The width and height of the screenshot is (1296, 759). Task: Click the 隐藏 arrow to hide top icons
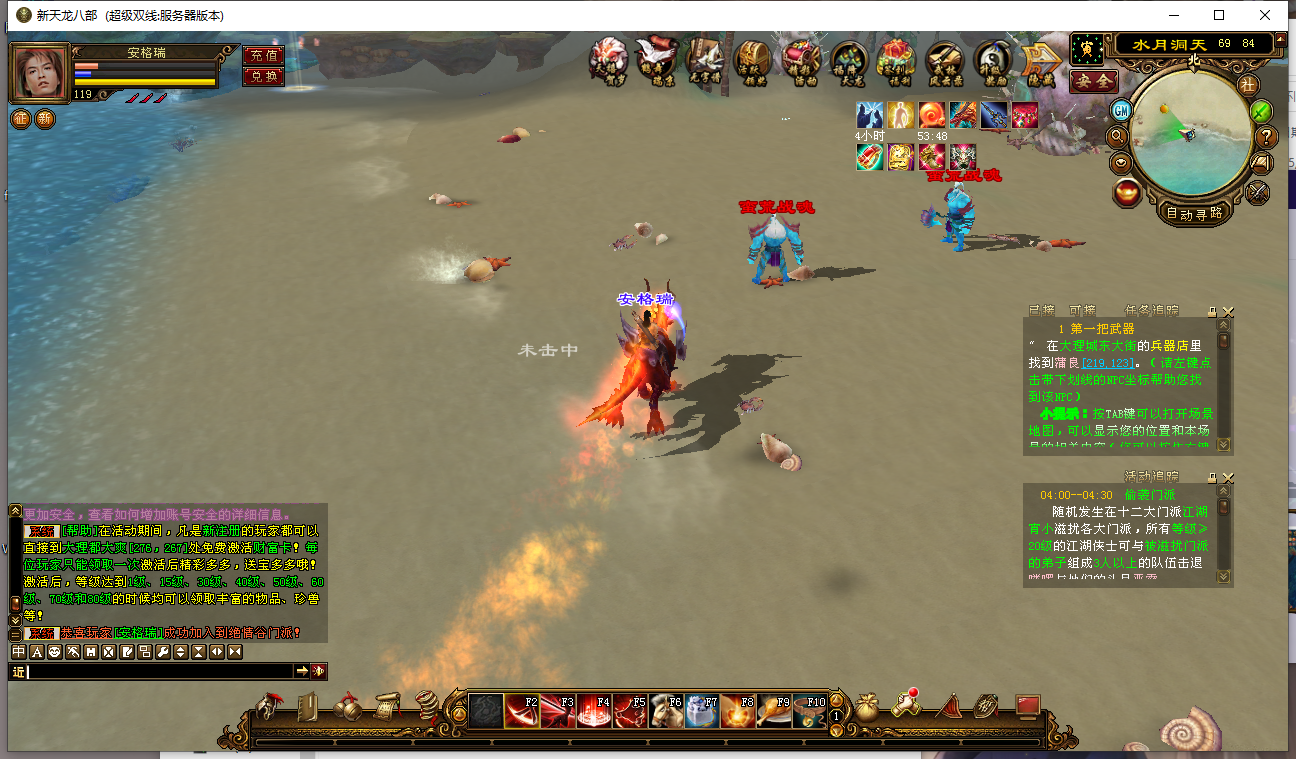click(1041, 60)
